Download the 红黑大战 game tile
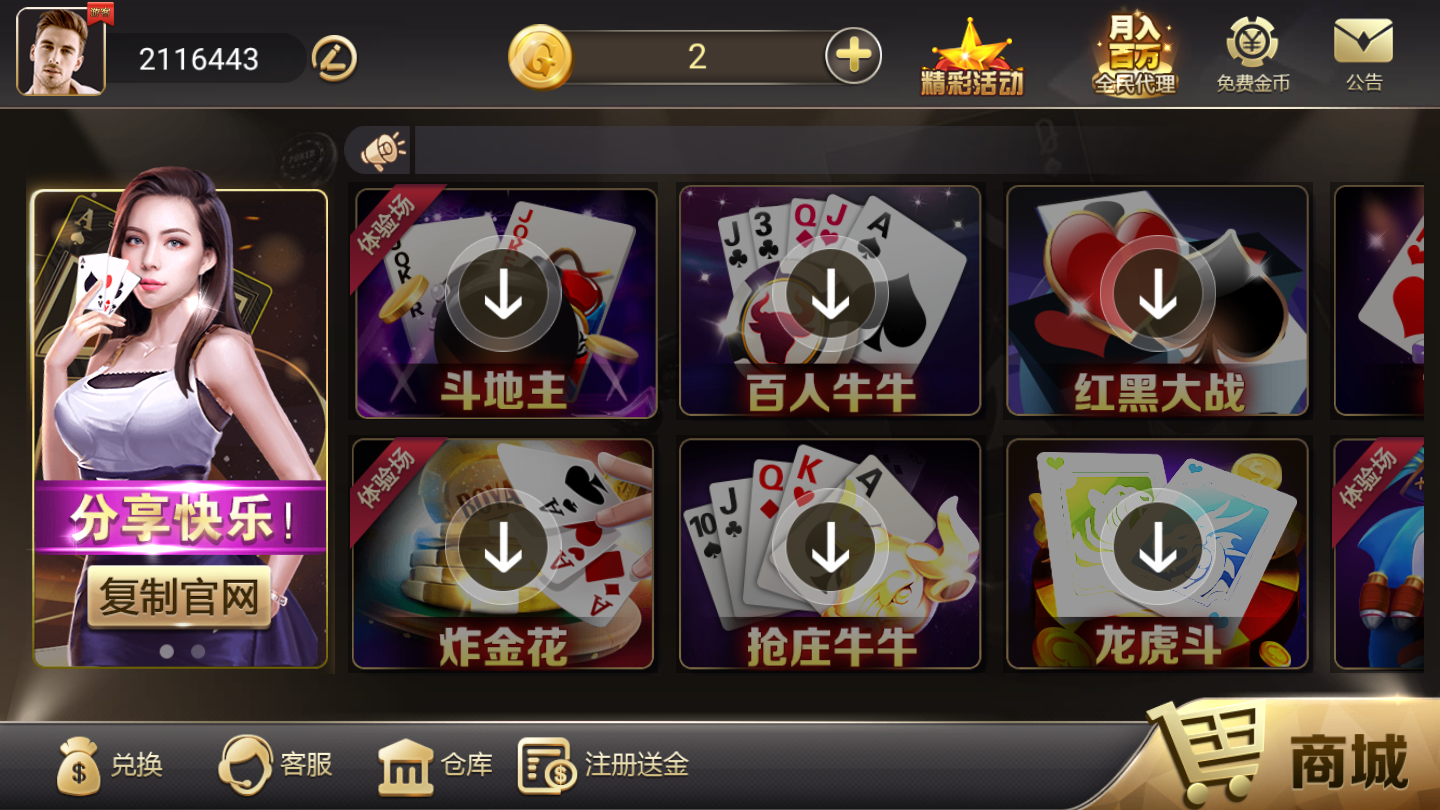 [1157, 295]
